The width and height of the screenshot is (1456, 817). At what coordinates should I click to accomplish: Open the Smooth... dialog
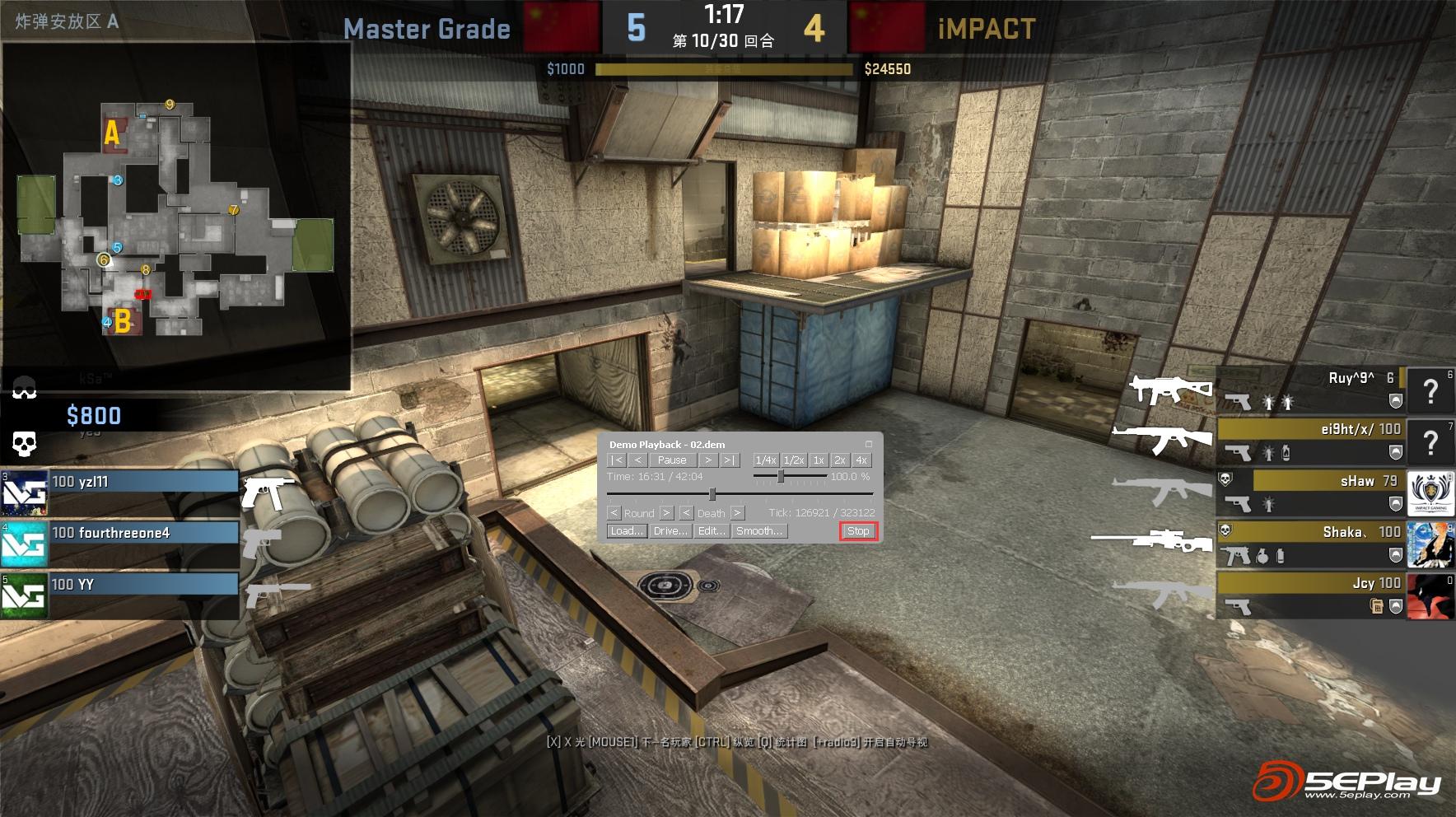tap(759, 531)
